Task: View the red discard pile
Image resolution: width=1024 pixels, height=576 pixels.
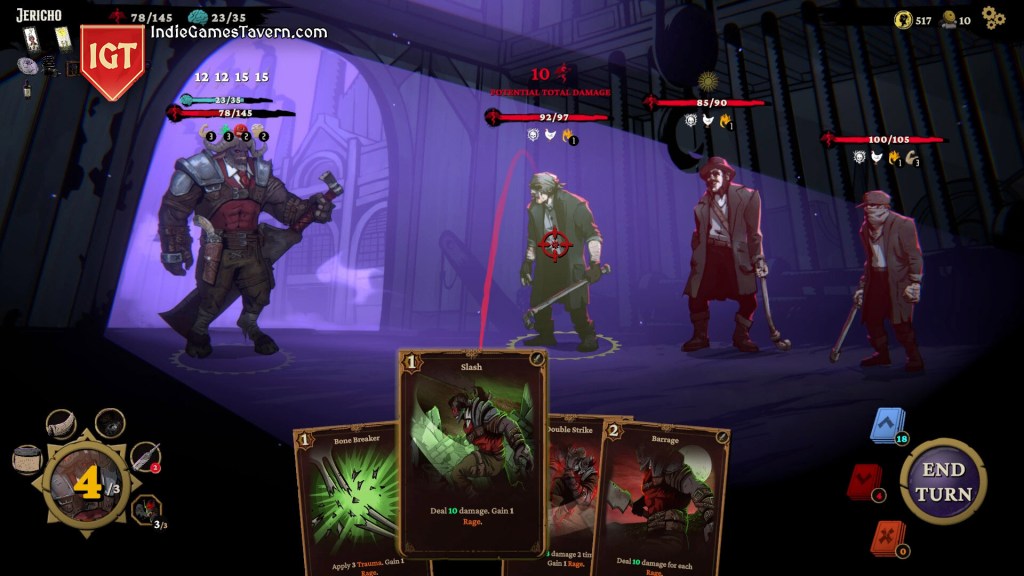Action: click(864, 483)
